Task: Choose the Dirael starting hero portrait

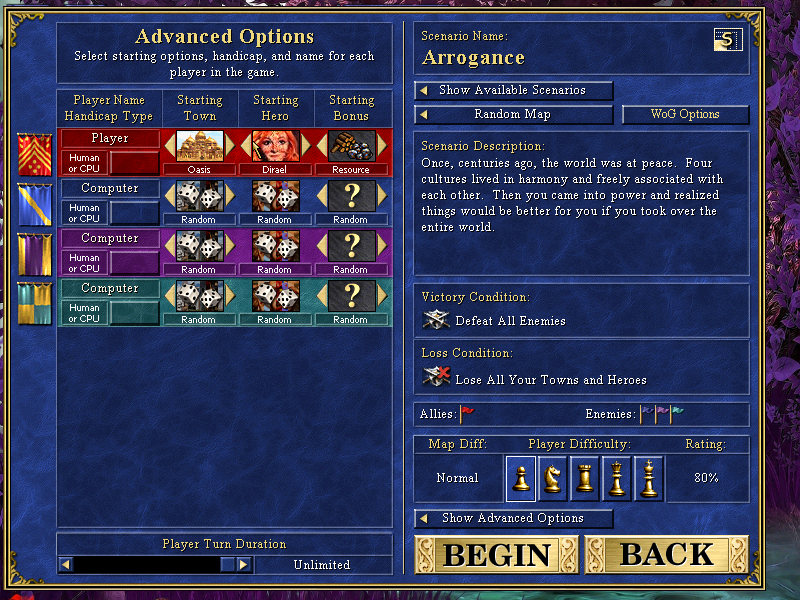Action: (275, 146)
